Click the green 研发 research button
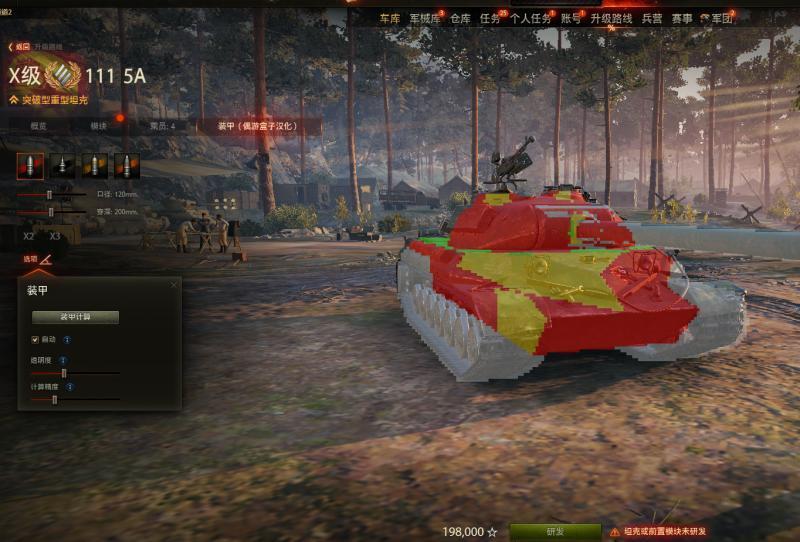Image resolution: width=800 pixels, height=542 pixels. coord(555,532)
